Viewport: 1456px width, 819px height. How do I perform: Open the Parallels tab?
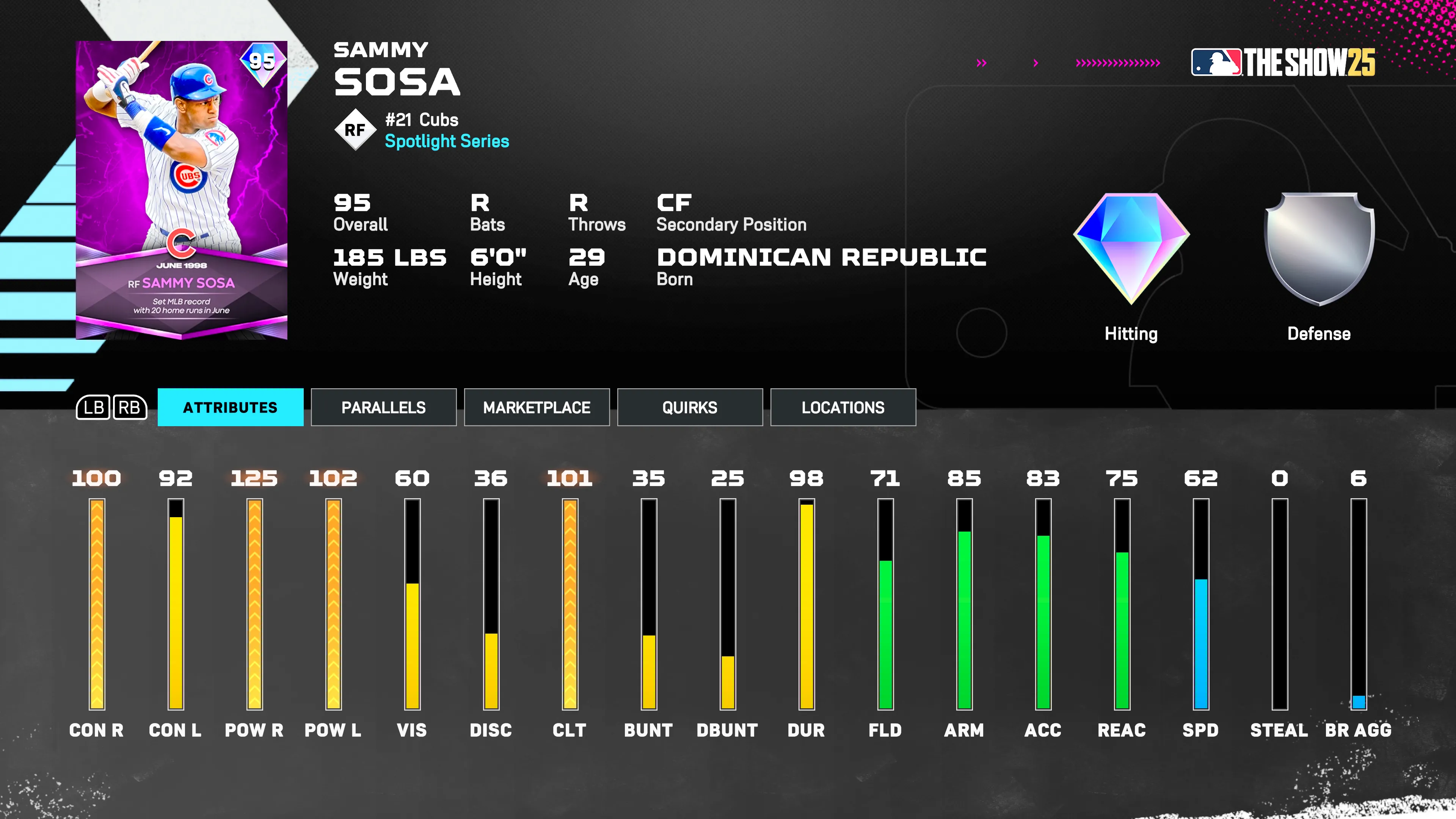pos(383,407)
